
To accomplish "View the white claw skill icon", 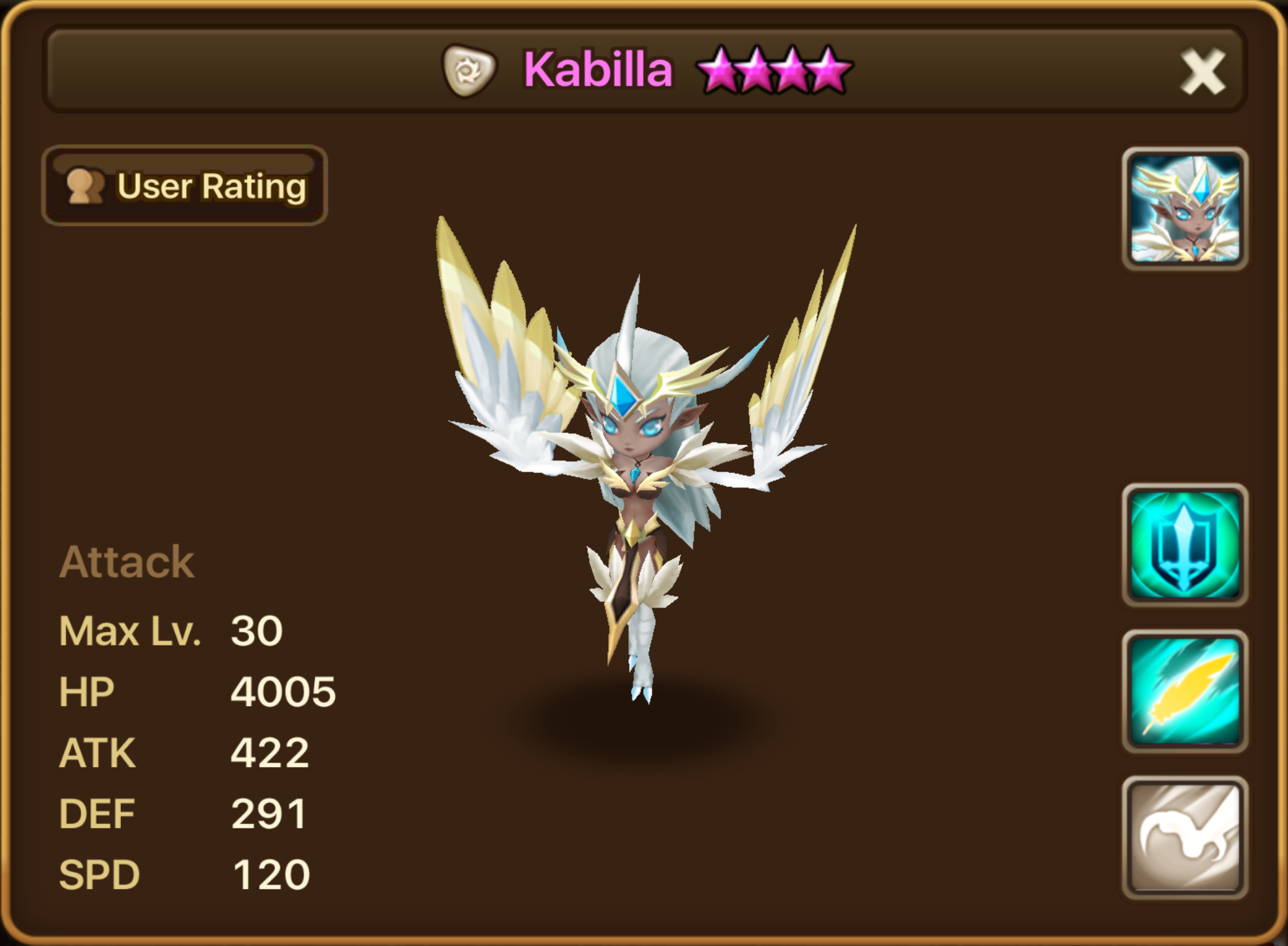I will pyautogui.click(x=1185, y=838).
